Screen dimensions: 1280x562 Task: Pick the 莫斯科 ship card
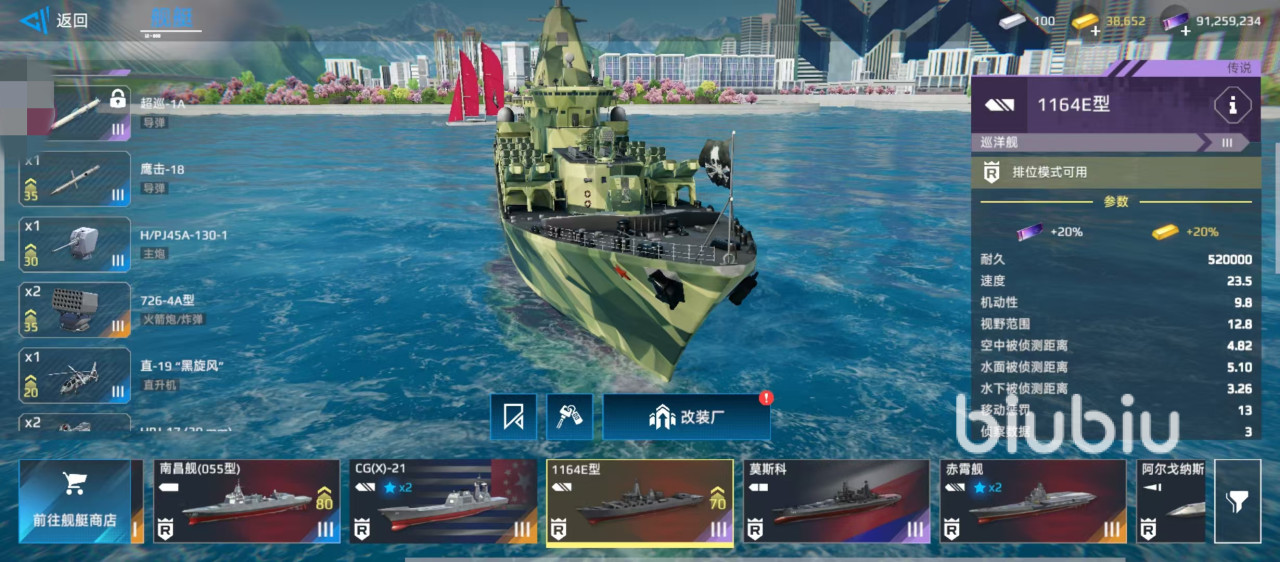point(837,501)
